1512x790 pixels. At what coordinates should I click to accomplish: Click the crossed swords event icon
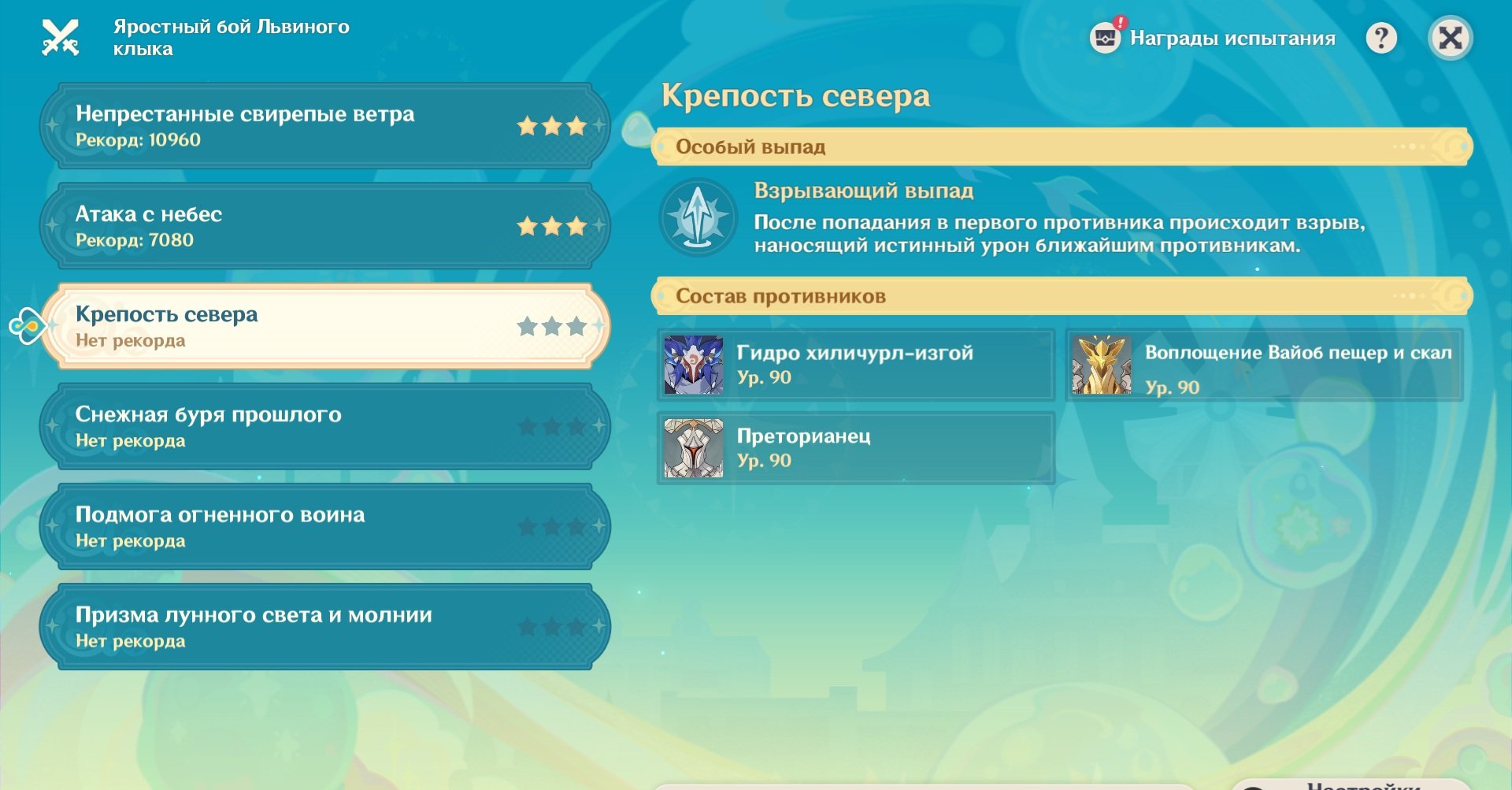(62, 37)
